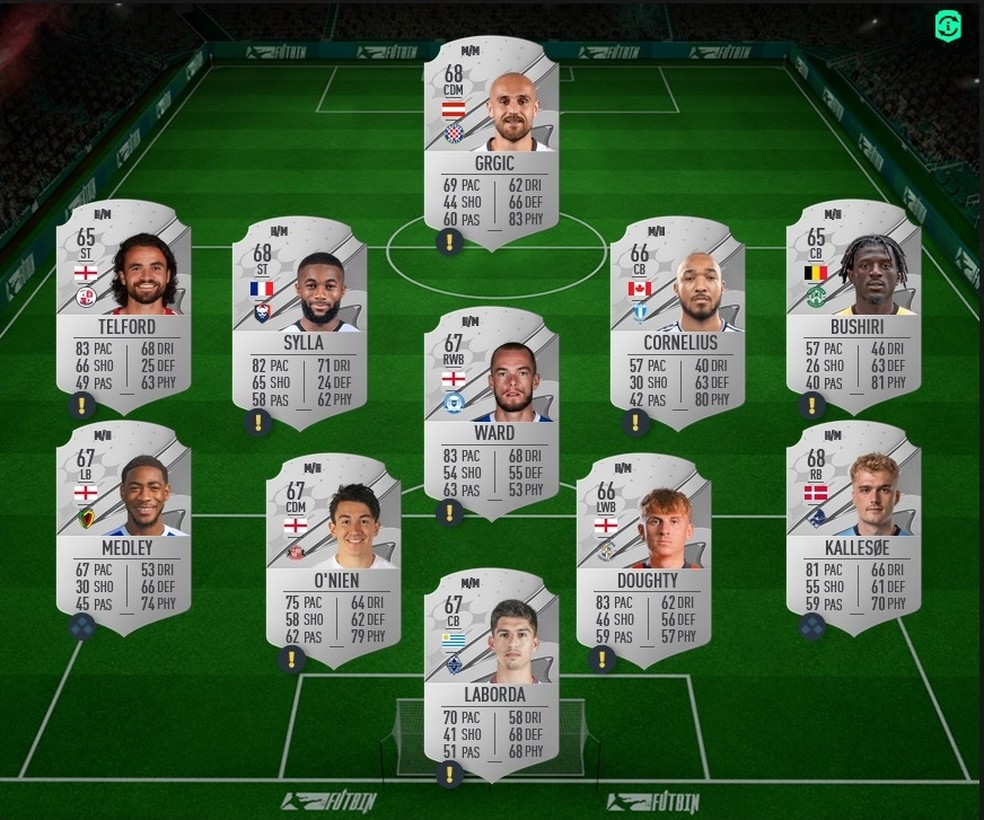Click the green logo icon in the corner

[948, 27]
